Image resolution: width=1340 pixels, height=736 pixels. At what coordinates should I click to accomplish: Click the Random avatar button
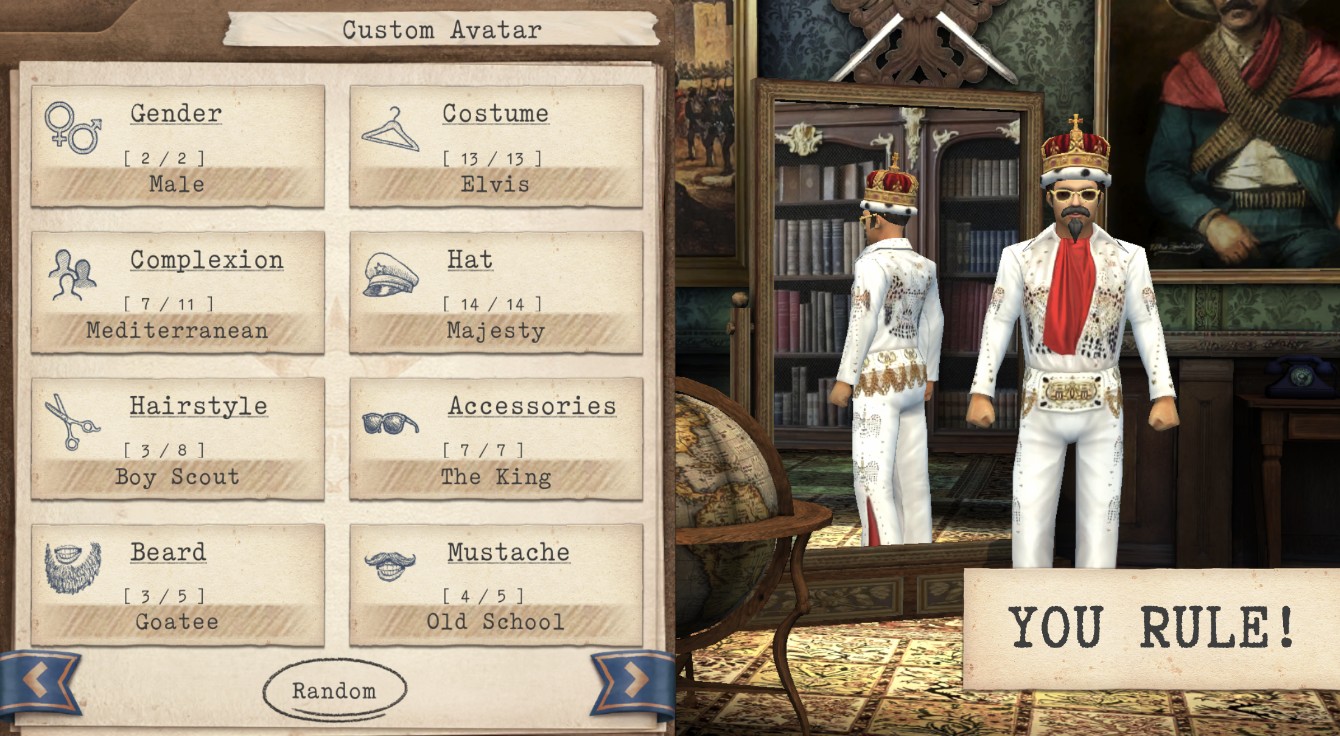click(x=334, y=691)
